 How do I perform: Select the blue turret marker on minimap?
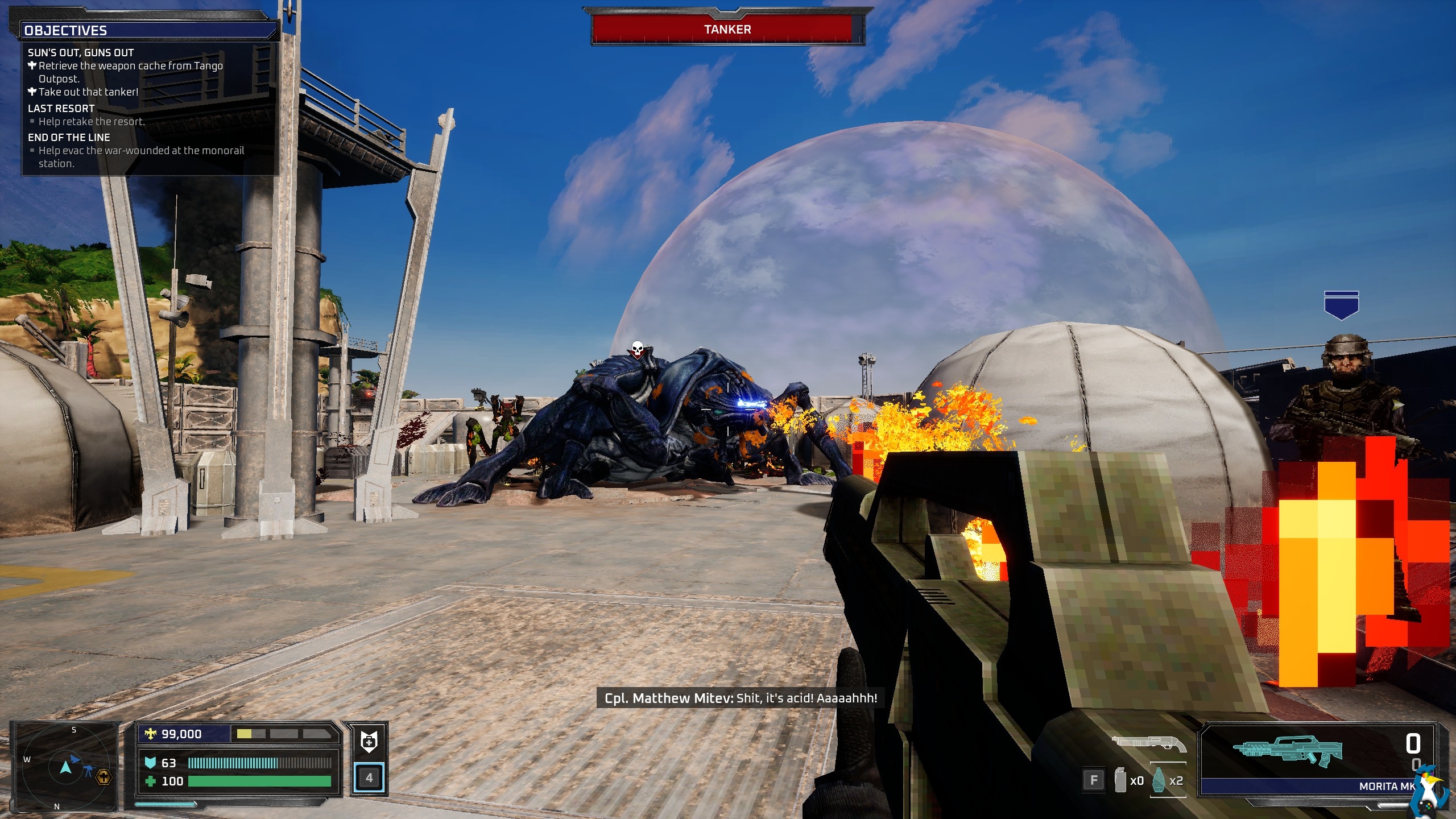coord(89,771)
